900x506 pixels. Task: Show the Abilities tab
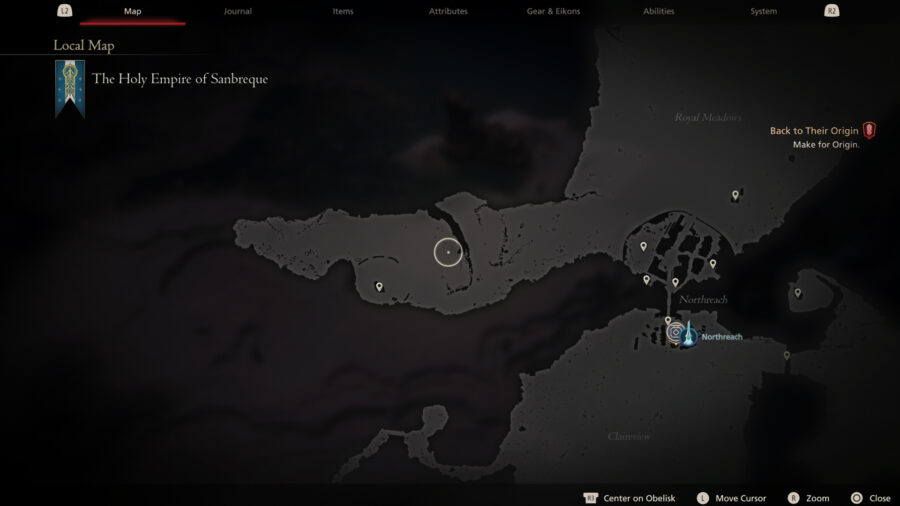click(x=658, y=11)
